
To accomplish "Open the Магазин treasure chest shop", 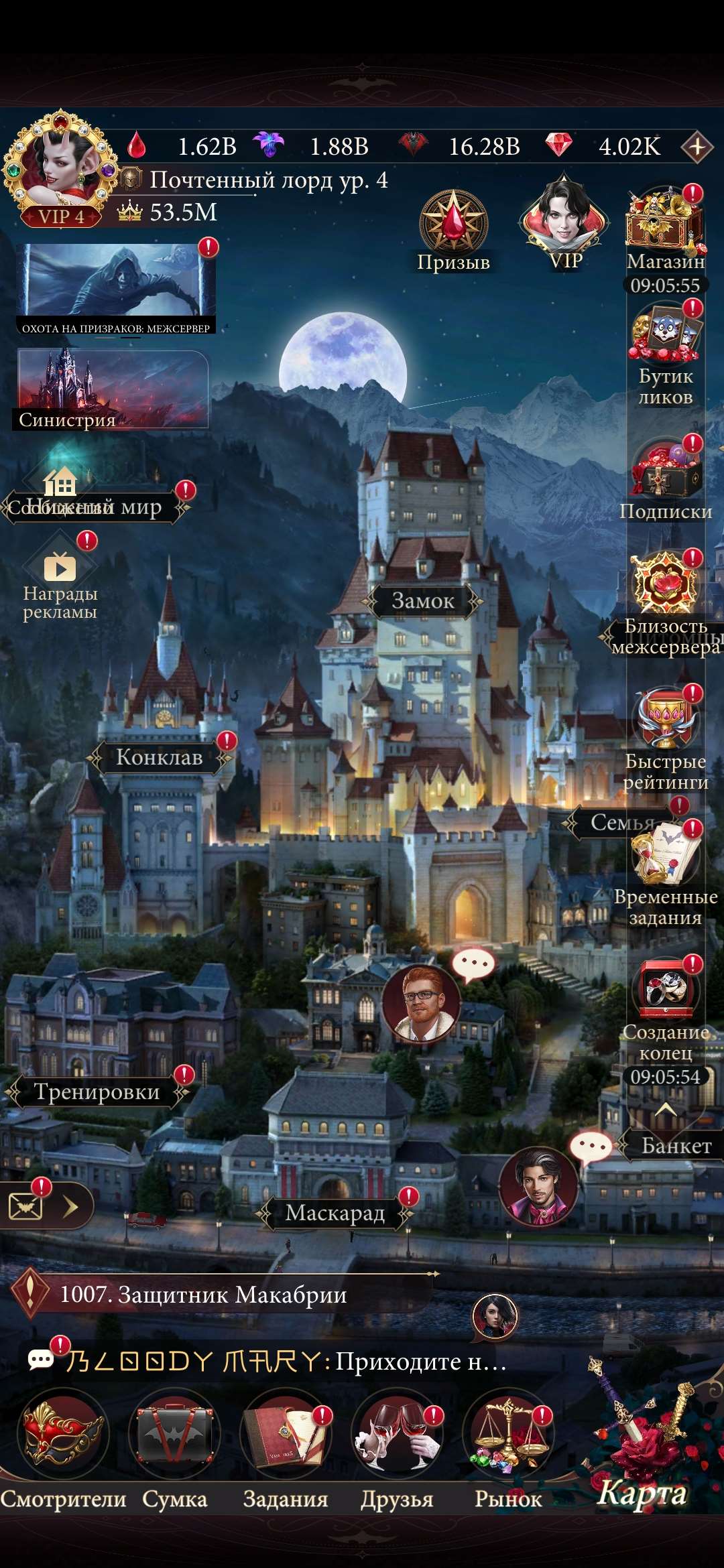I will [665, 221].
